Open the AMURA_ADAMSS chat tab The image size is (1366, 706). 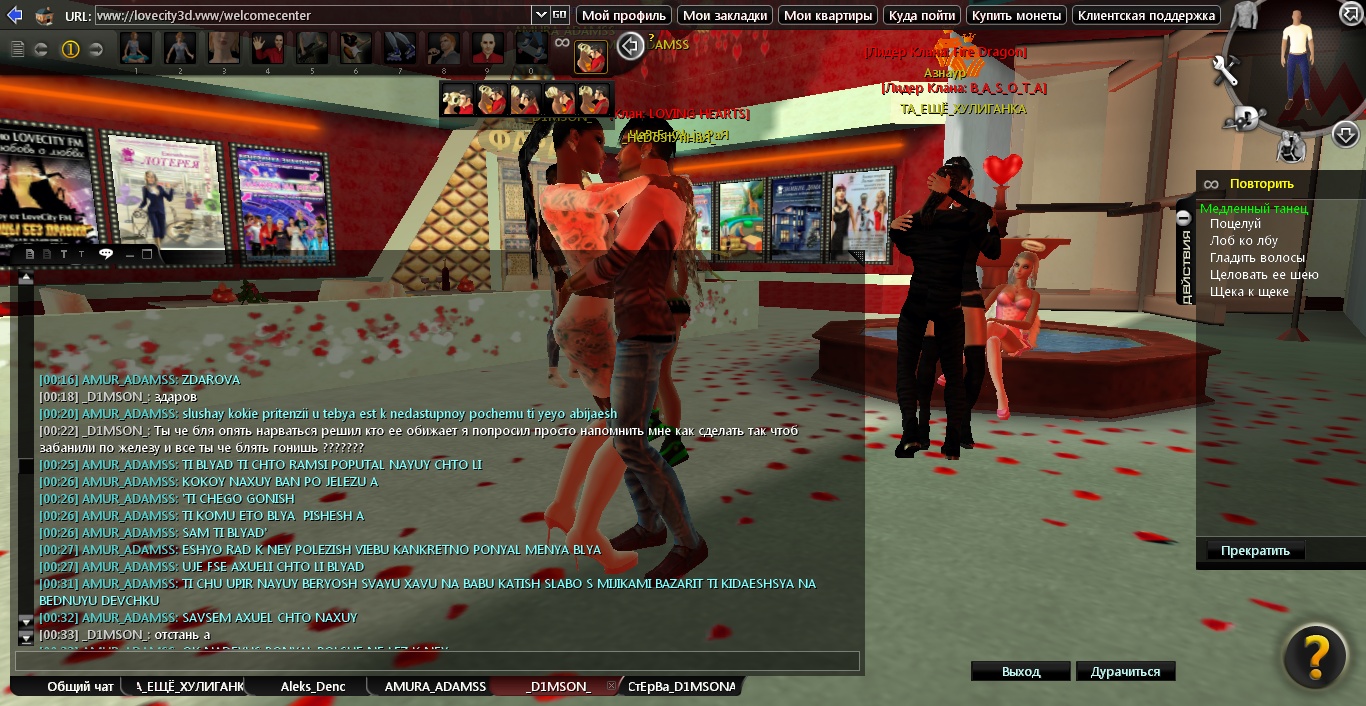(x=435, y=687)
